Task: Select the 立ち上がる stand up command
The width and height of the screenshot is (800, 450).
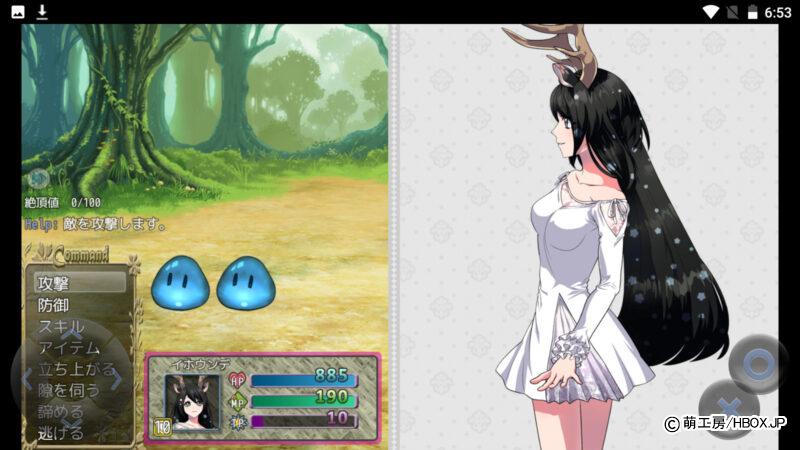Action: [76, 369]
